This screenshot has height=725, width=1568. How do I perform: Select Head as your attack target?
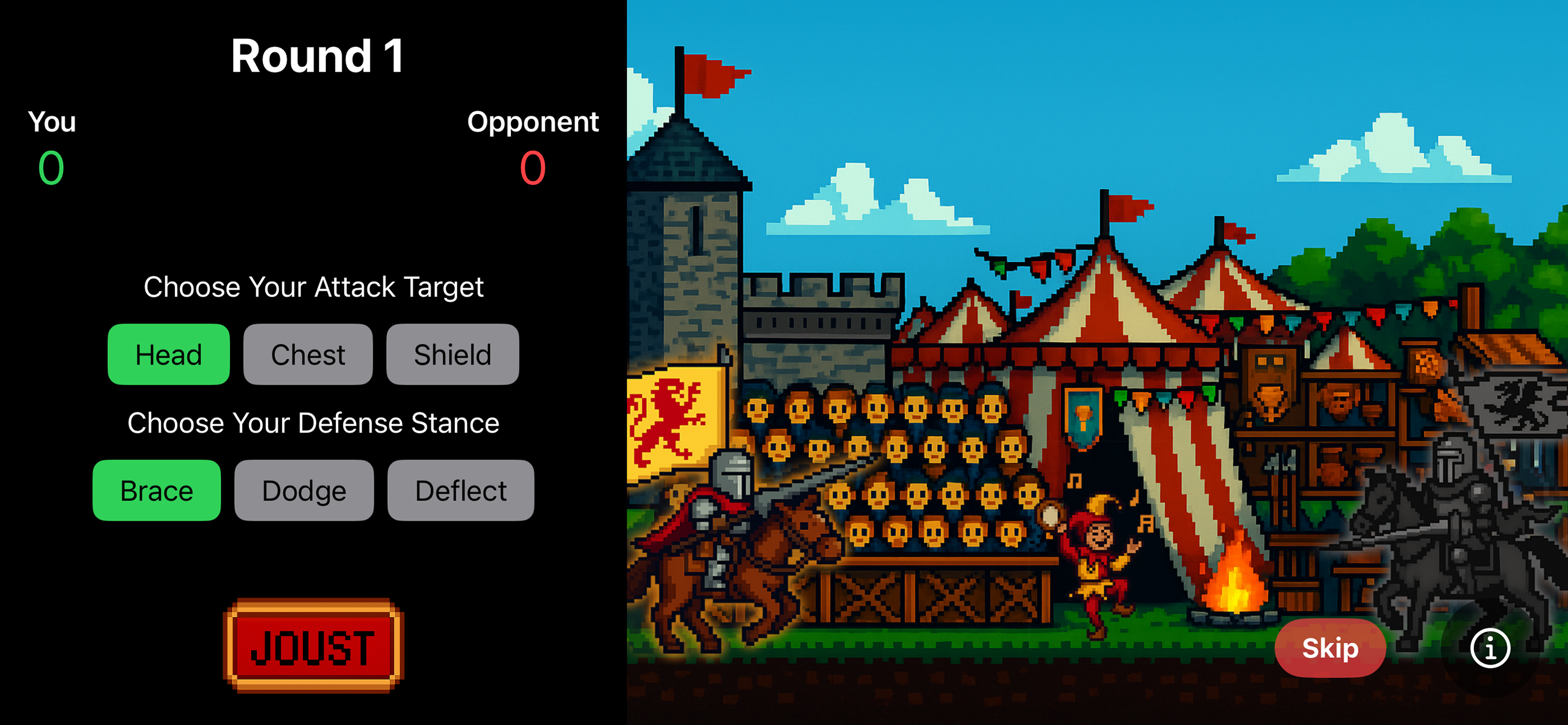(x=169, y=354)
